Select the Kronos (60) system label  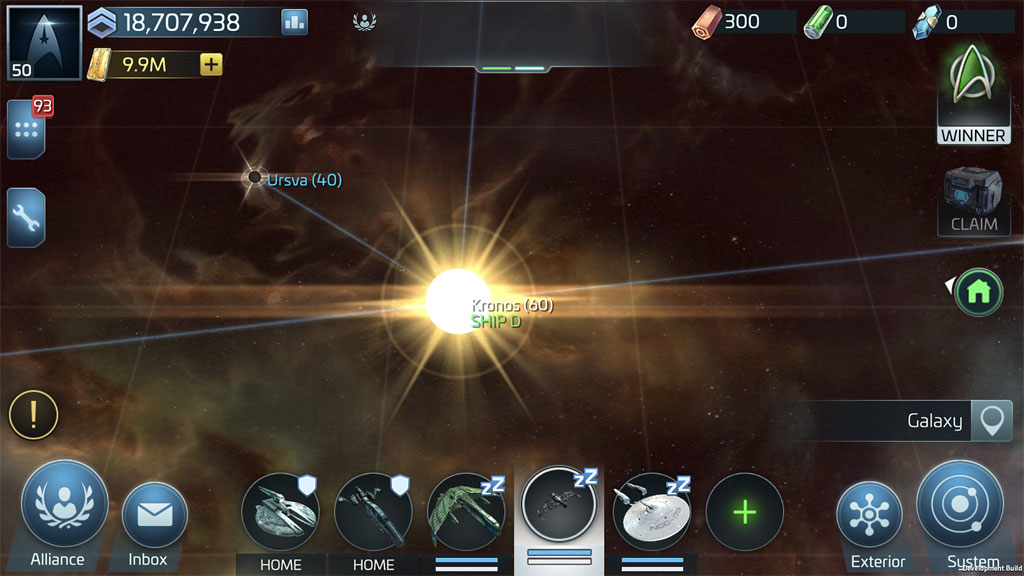click(x=512, y=305)
